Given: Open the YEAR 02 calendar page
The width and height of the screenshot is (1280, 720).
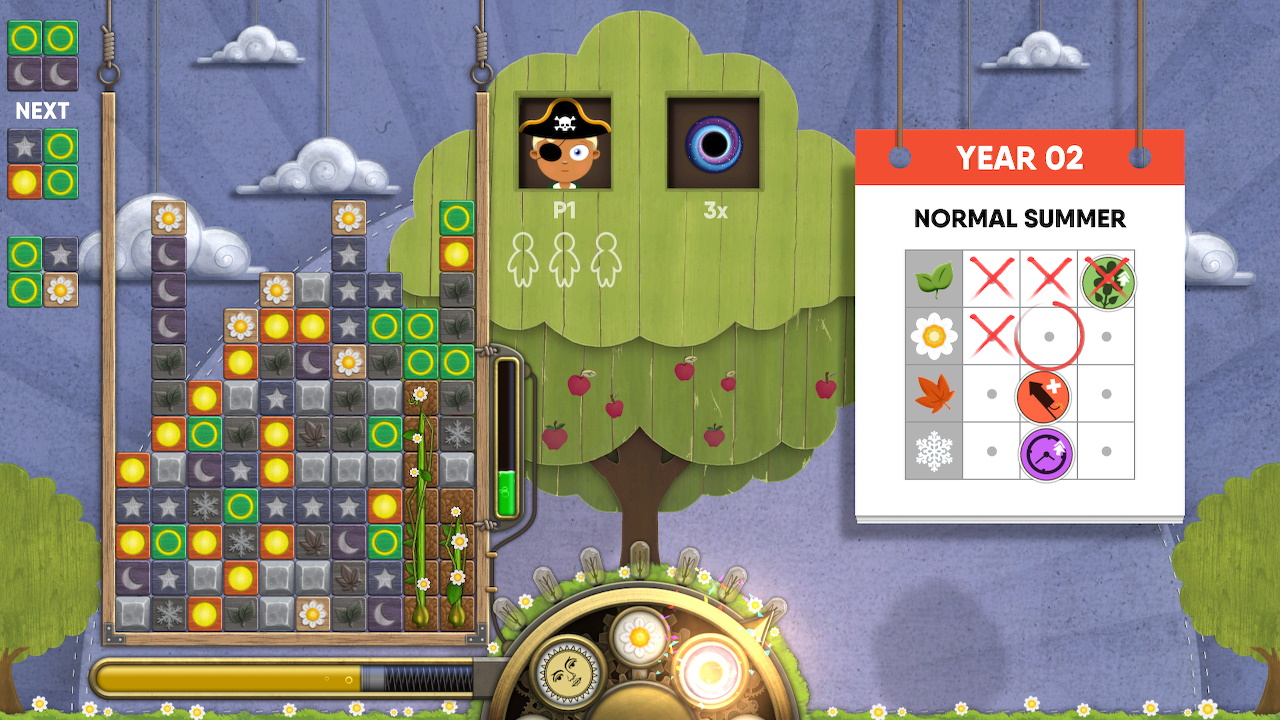Looking at the screenshot, I should pyautogui.click(x=1020, y=158).
